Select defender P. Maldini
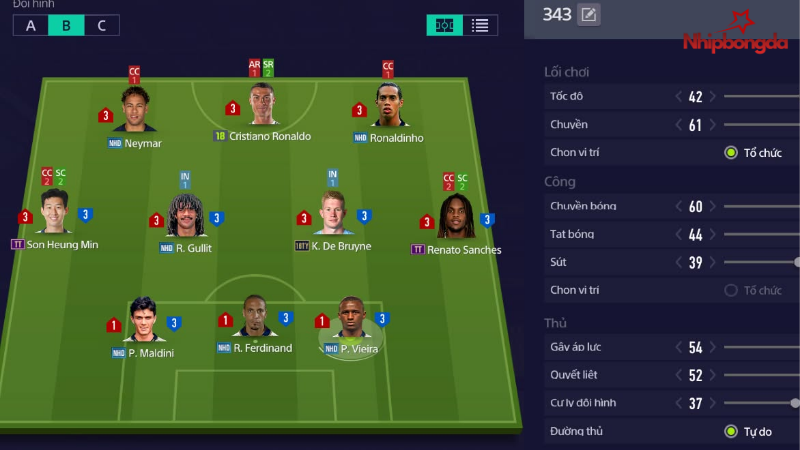This screenshot has height=450, width=800. coord(143,320)
